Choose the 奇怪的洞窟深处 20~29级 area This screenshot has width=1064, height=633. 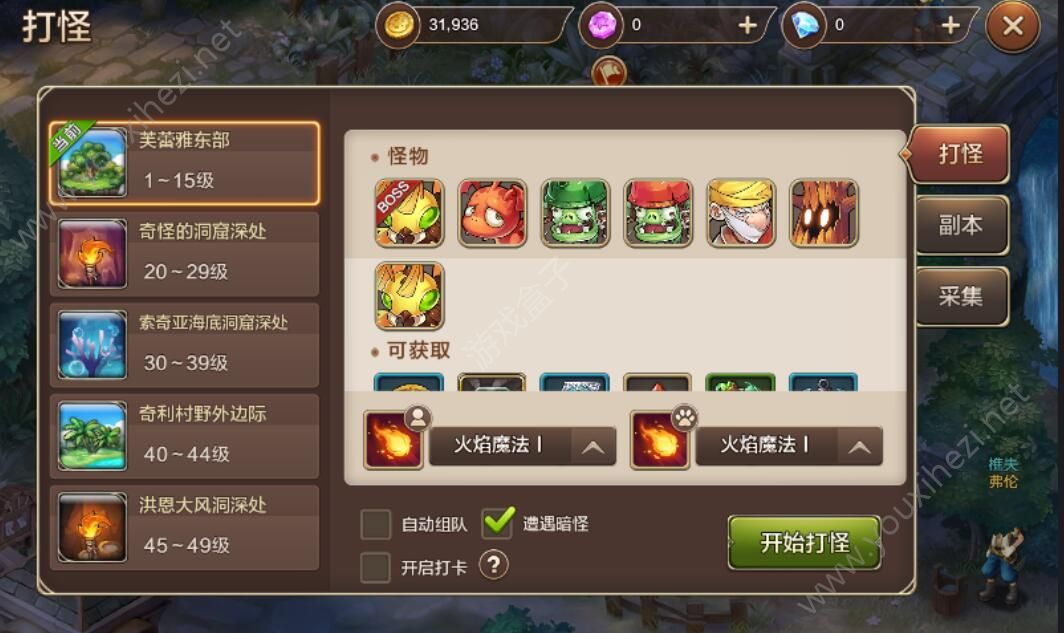tap(185, 253)
